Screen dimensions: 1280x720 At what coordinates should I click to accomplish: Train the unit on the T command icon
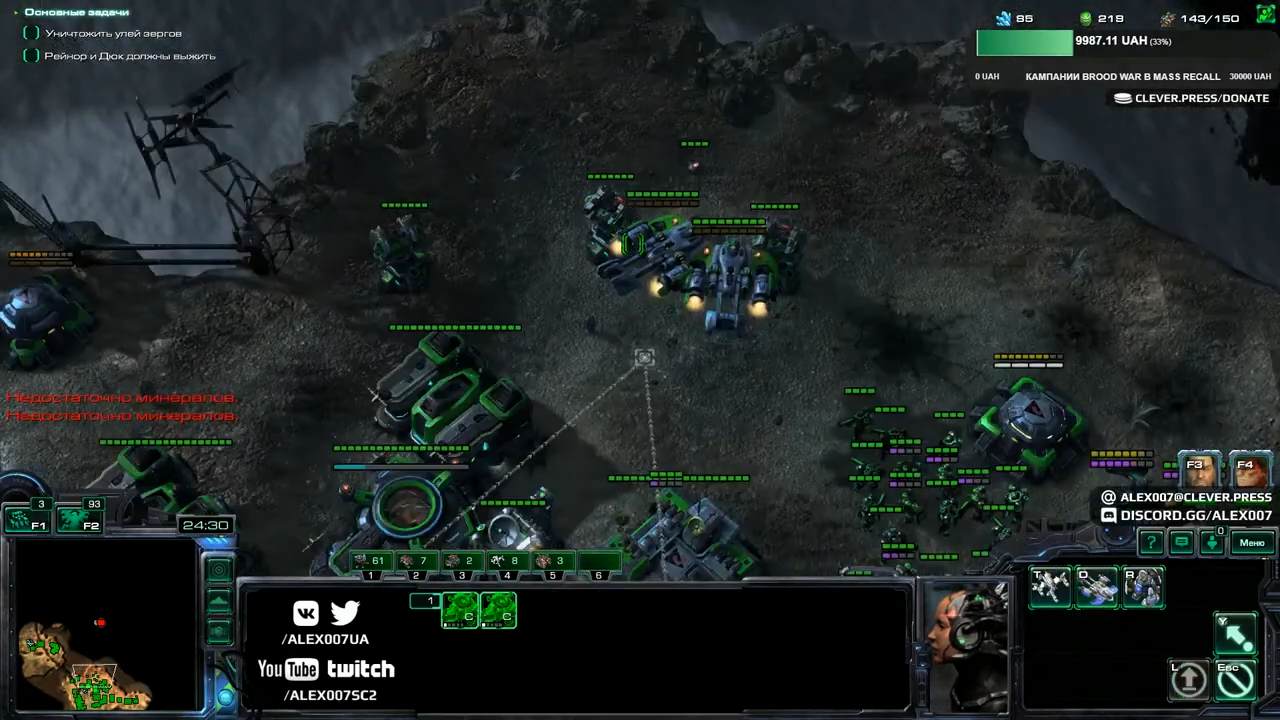coord(1050,587)
